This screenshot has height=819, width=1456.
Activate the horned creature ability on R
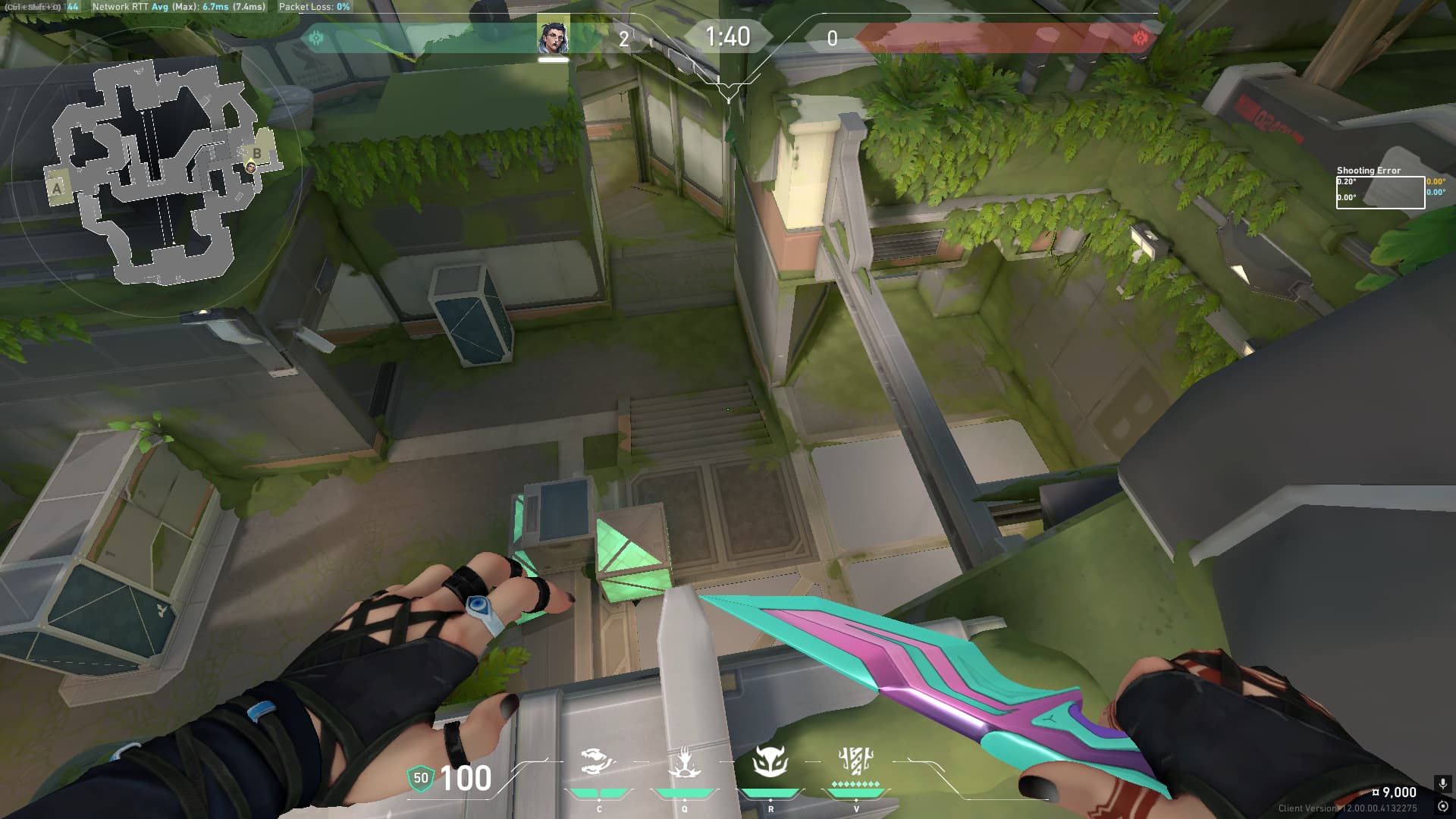point(770,762)
